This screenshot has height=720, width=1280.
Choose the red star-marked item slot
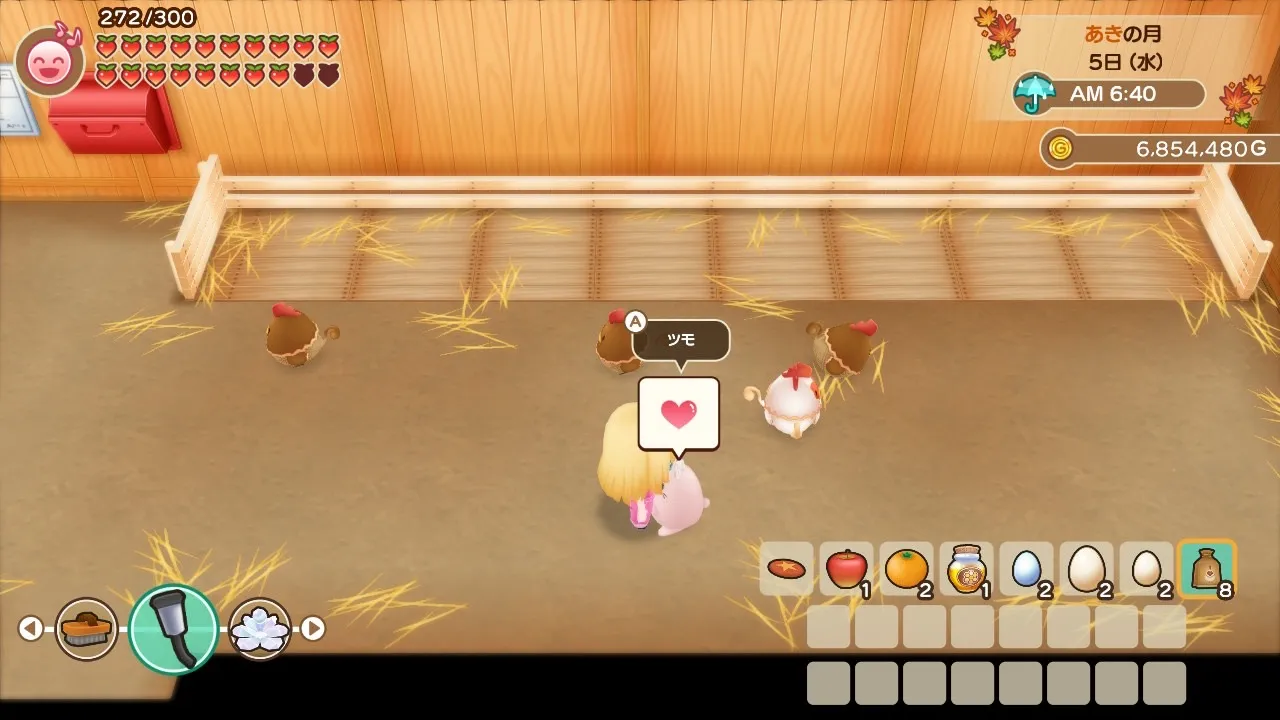pyautogui.click(x=787, y=569)
